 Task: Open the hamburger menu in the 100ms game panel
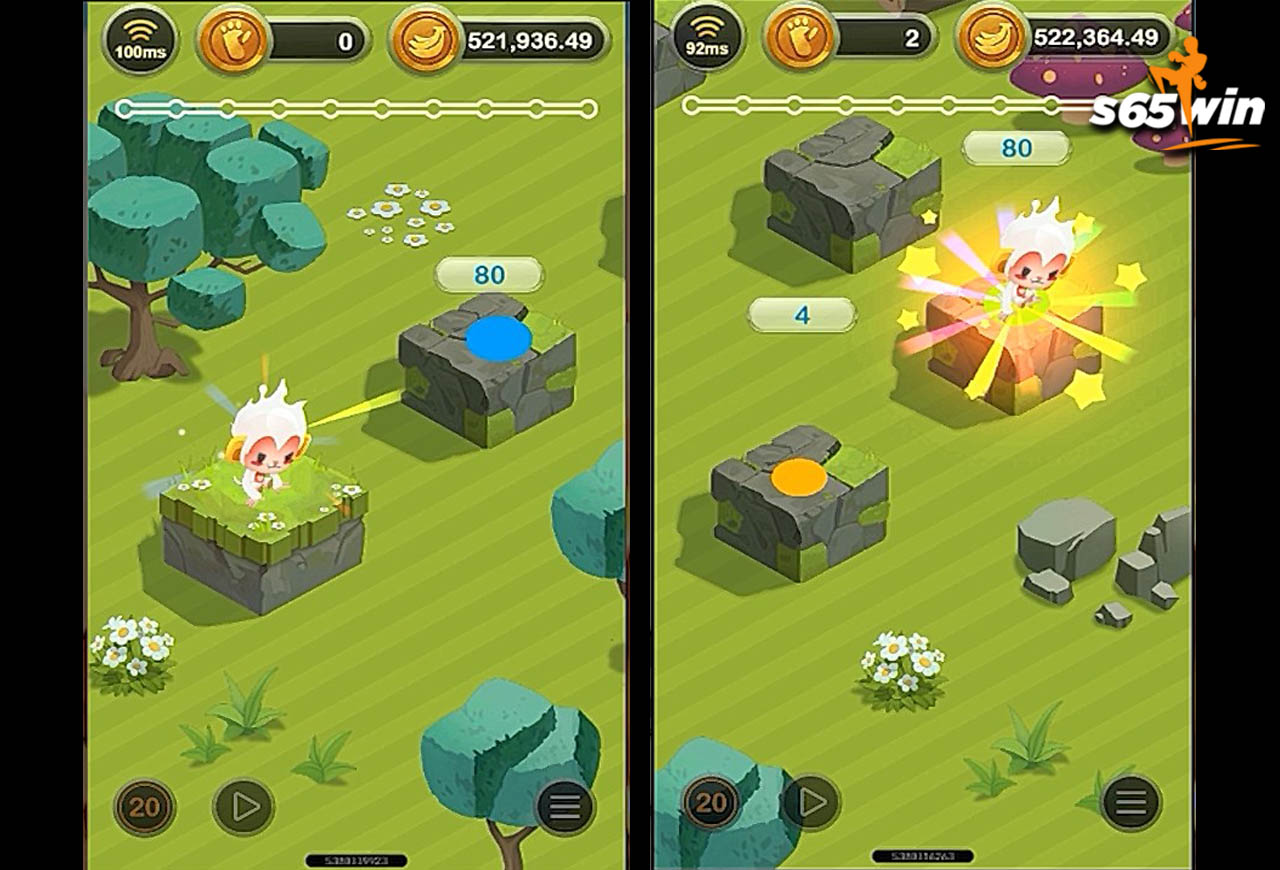point(565,808)
